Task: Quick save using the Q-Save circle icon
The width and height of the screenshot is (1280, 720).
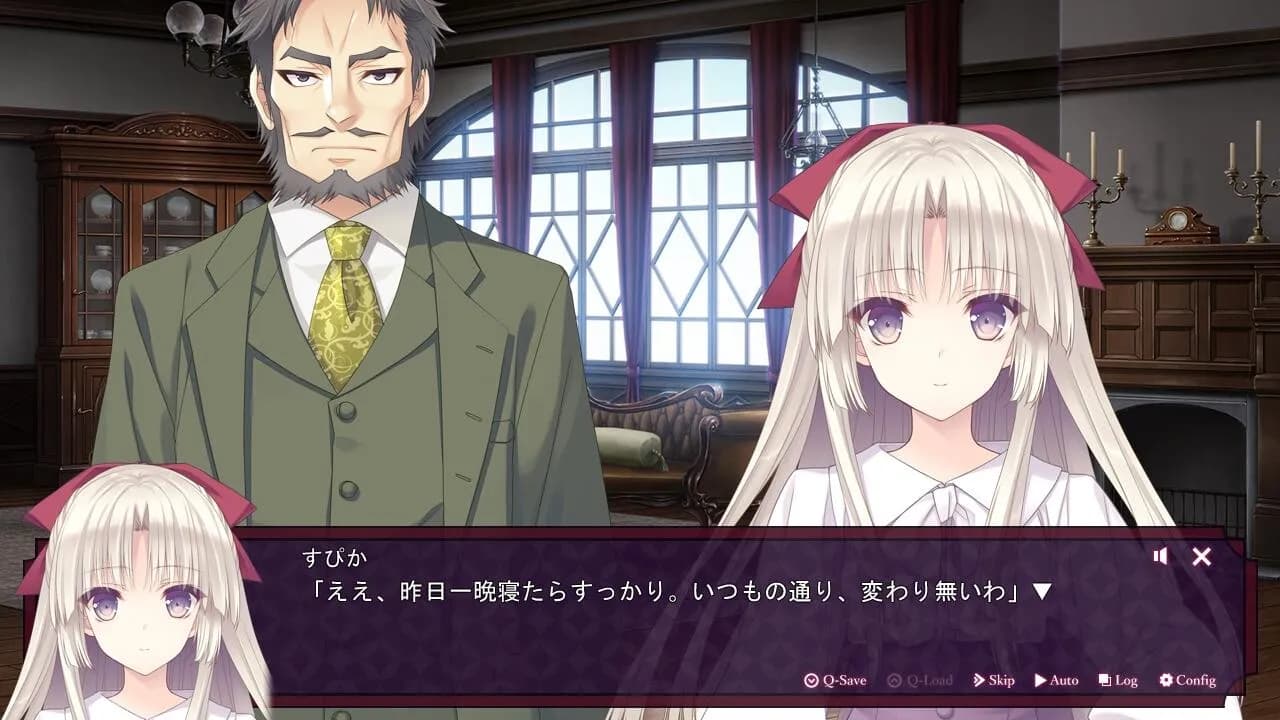Action: coord(812,680)
